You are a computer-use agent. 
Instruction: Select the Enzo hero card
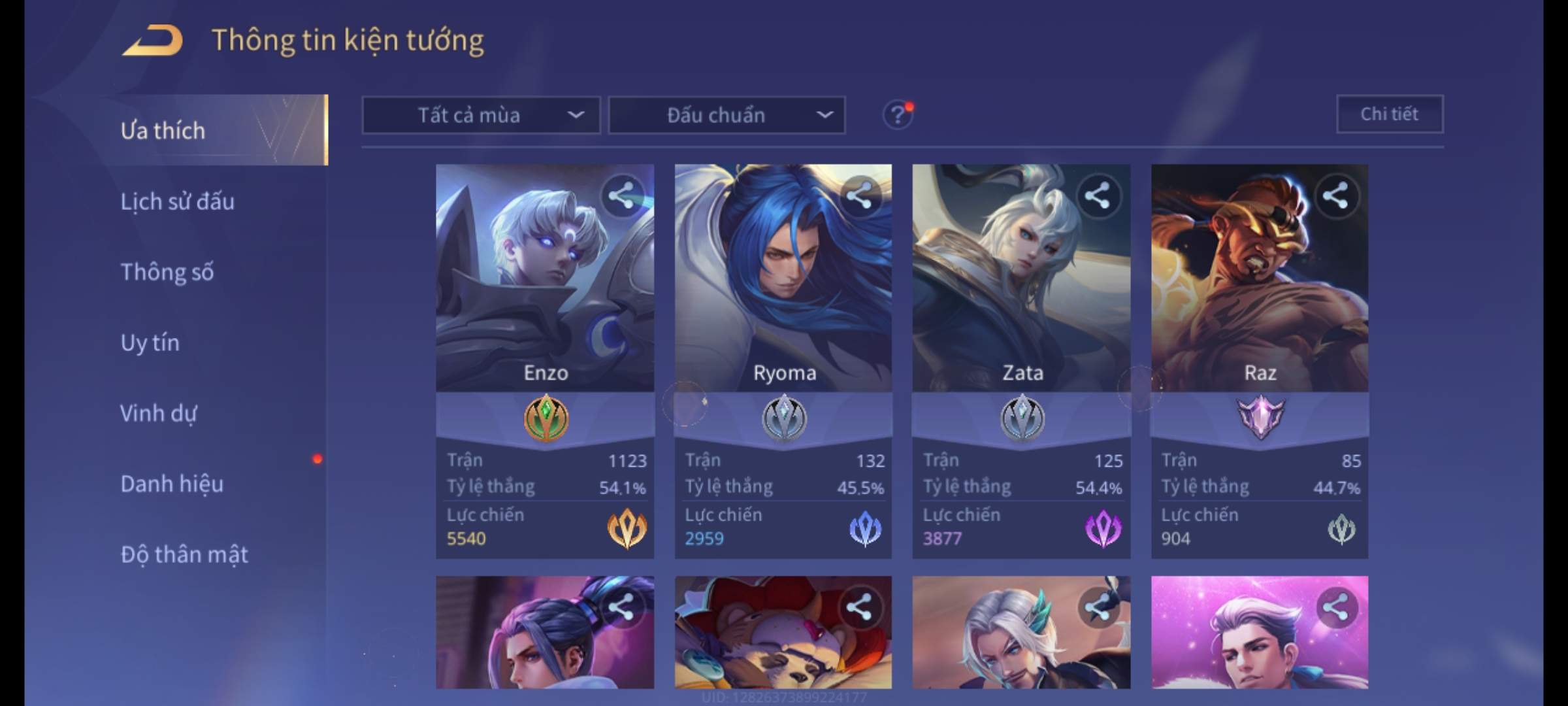[545, 294]
